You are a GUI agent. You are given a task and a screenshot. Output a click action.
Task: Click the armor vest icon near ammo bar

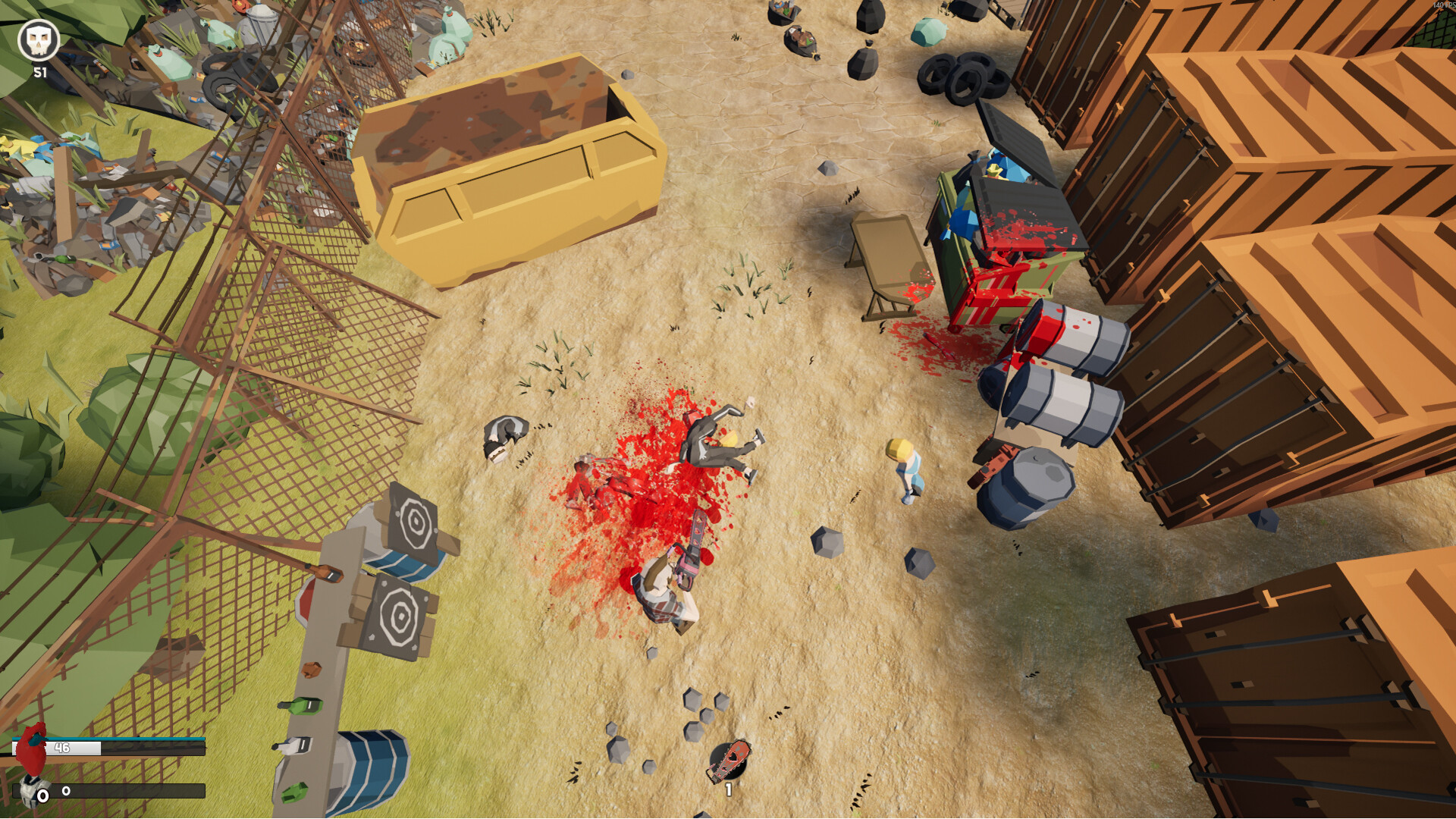click(x=30, y=790)
